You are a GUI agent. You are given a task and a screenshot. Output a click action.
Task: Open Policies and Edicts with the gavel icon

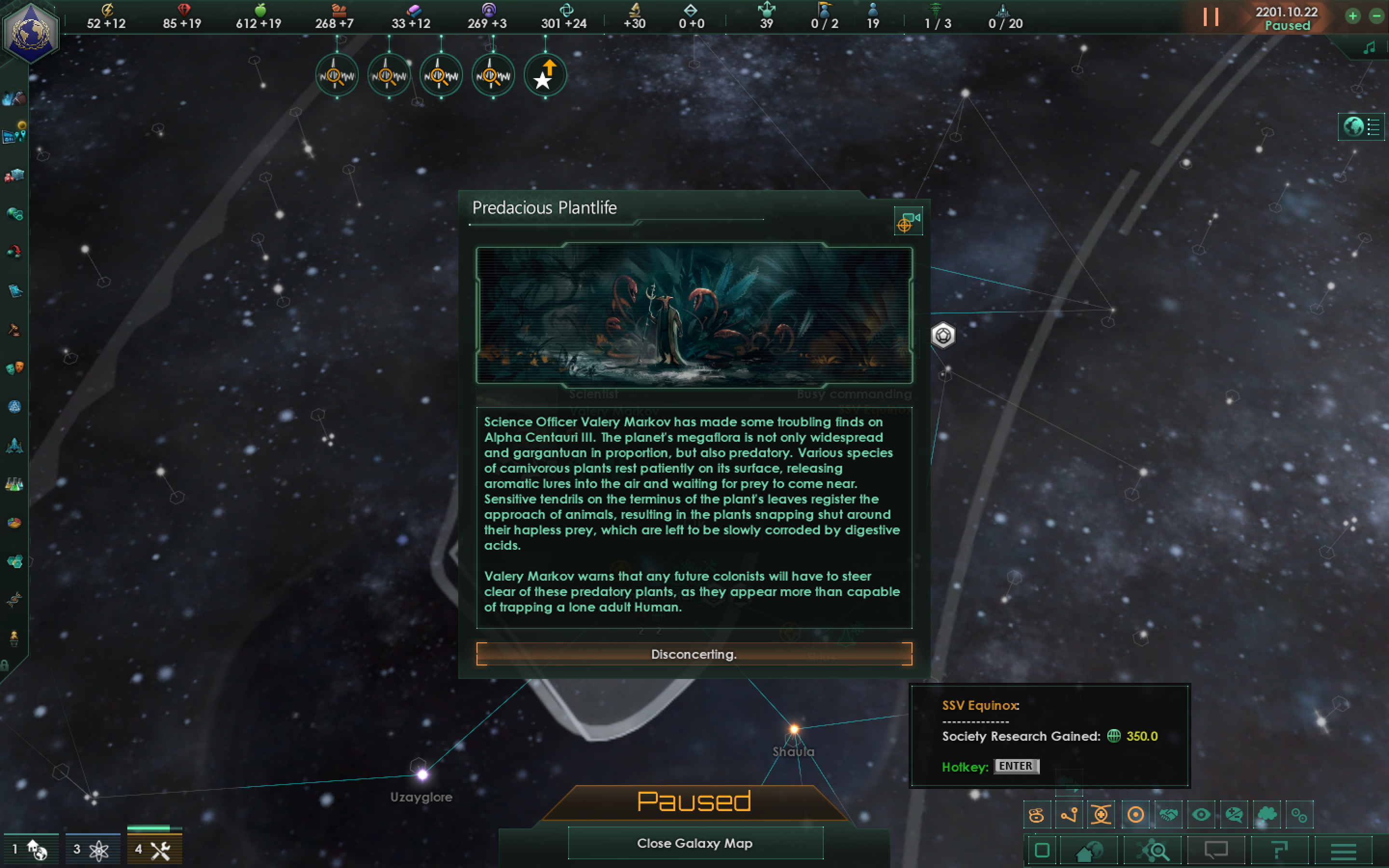pos(14,328)
